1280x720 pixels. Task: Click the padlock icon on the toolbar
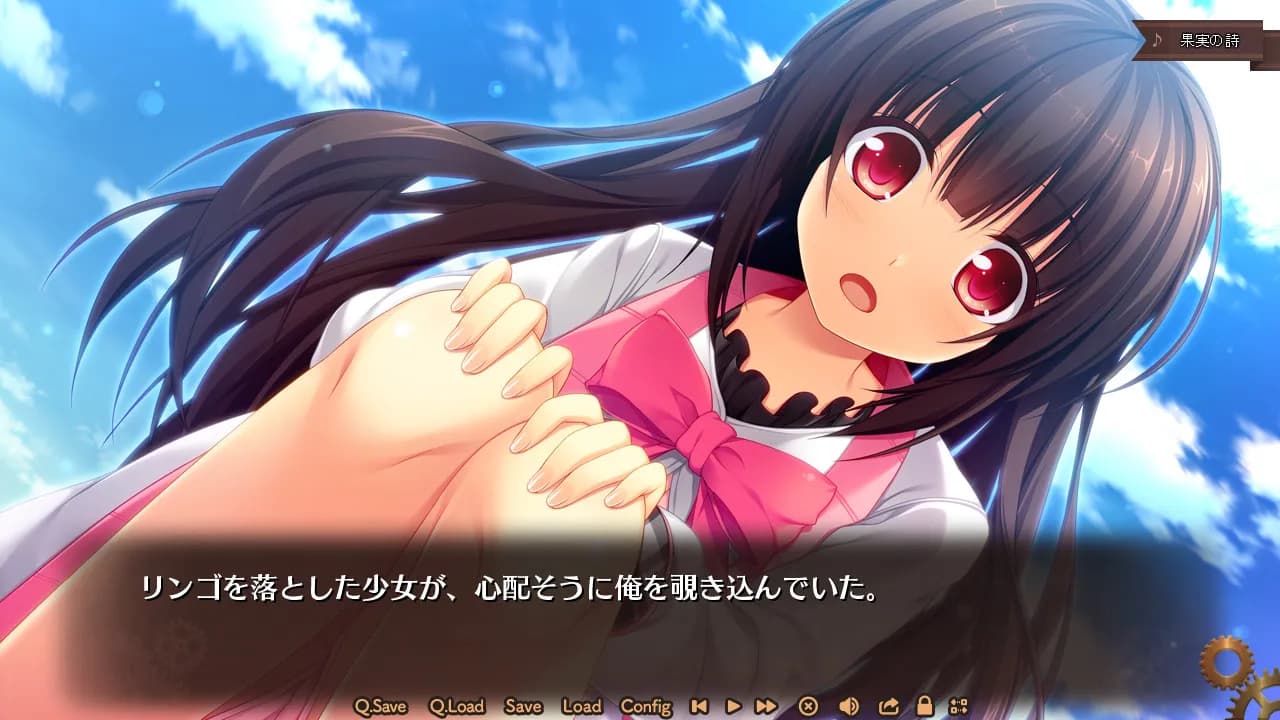[x=926, y=706]
